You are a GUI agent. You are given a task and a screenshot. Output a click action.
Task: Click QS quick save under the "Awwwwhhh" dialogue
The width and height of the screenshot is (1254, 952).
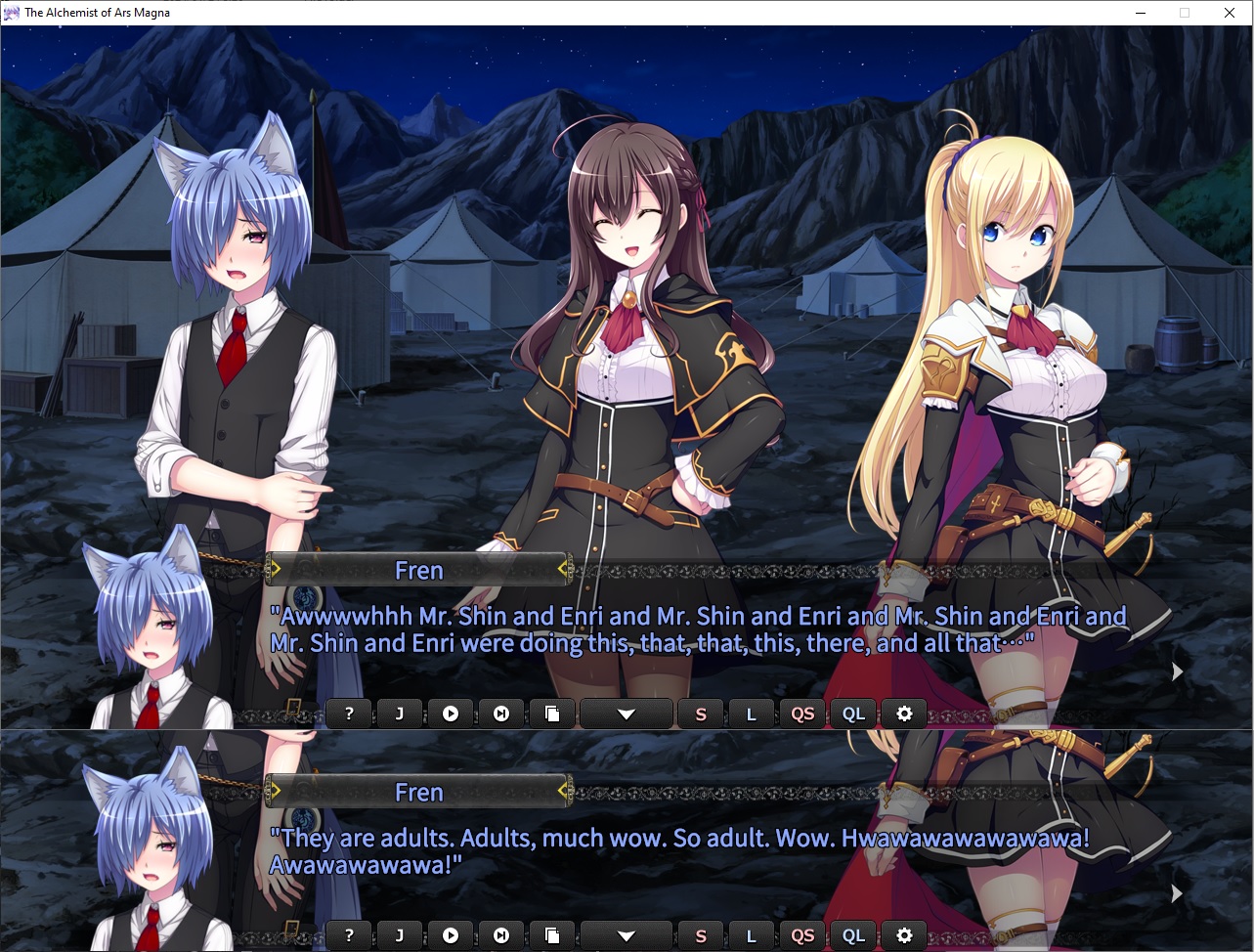(802, 714)
